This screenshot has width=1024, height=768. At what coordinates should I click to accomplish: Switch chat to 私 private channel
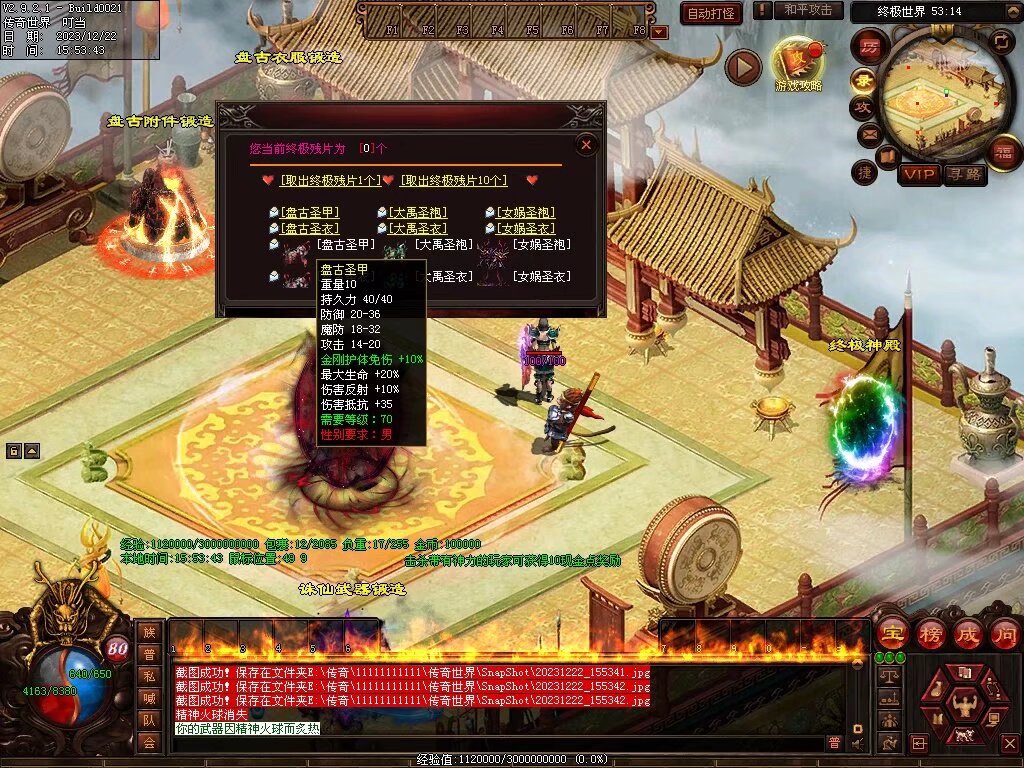point(149,674)
